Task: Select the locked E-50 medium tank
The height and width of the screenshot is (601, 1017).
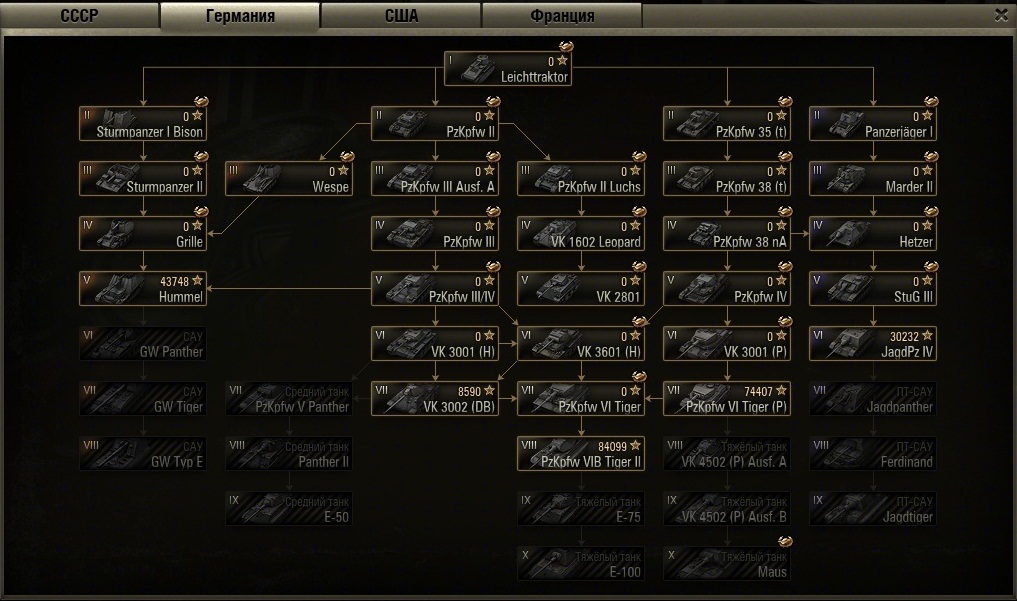Action: pyautogui.click(x=289, y=508)
